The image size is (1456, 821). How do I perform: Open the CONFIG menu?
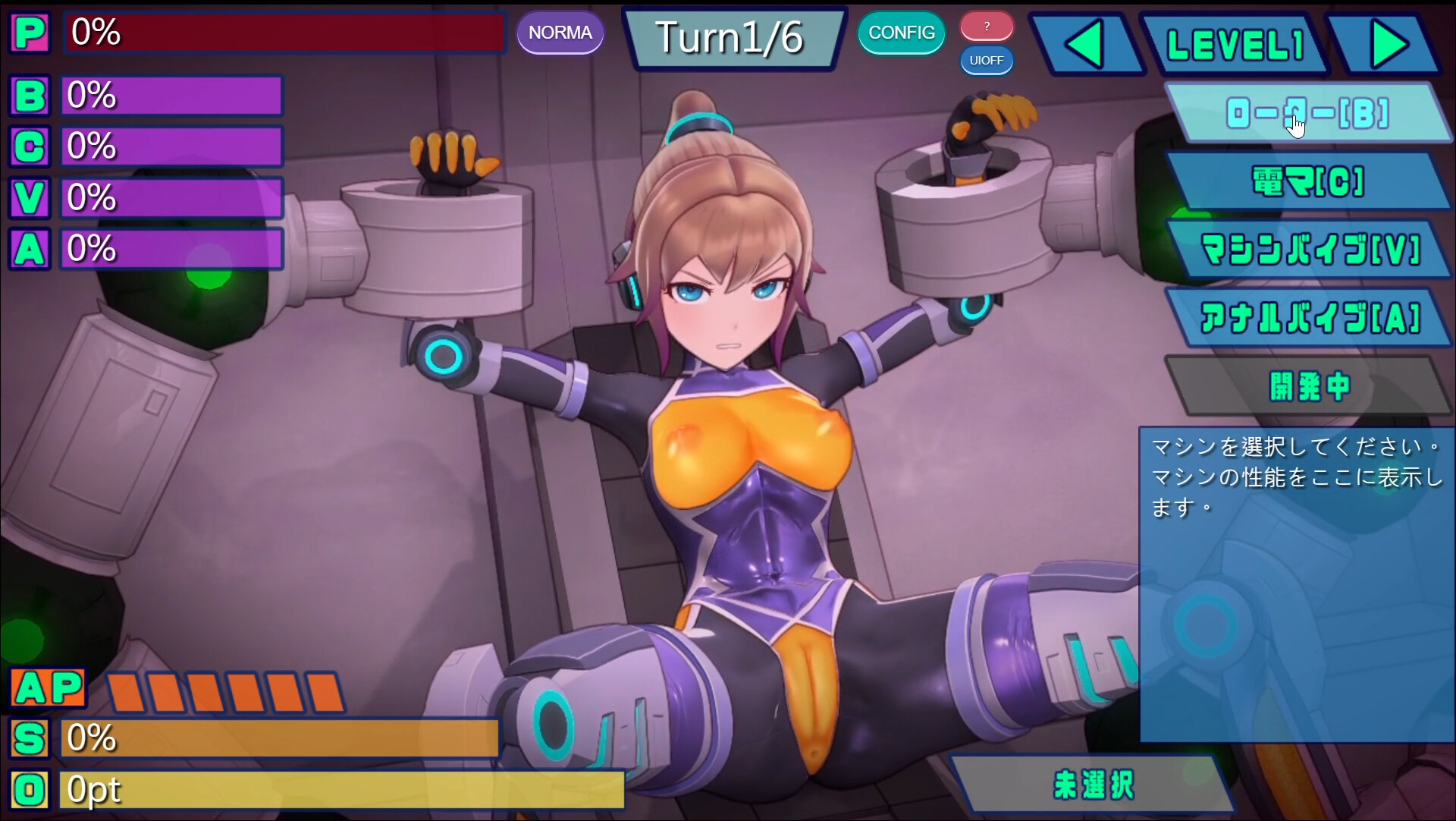tap(902, 33)
